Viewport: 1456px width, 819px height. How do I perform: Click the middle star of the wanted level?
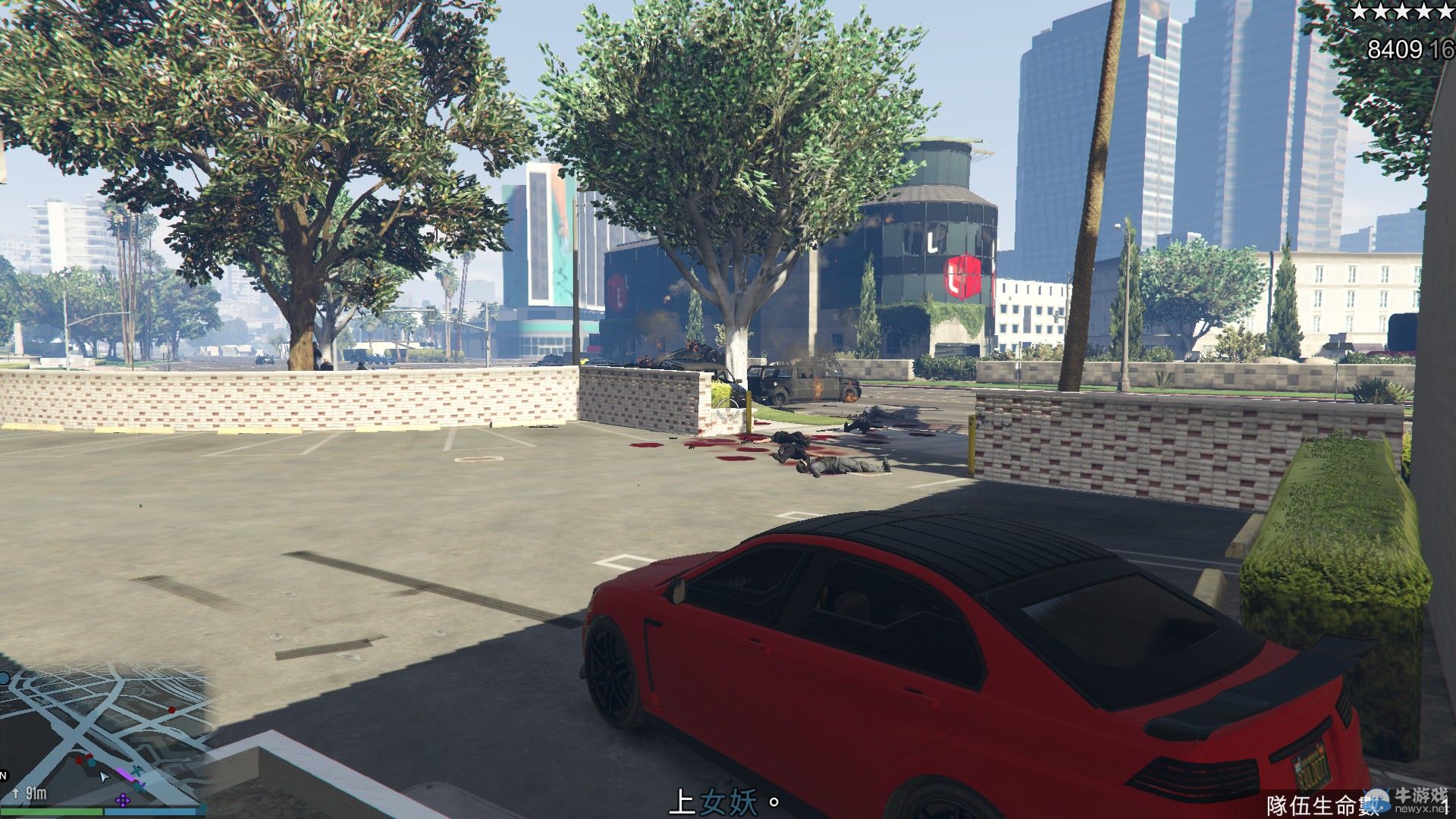click(x=1402, y=12)
